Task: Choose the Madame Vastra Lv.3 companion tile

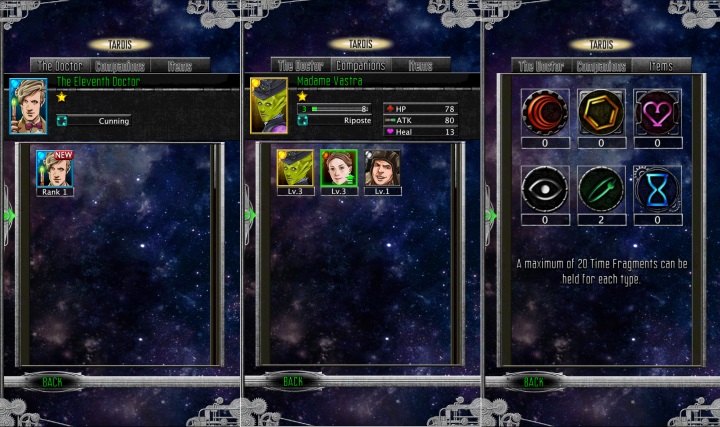Action: 295,170
